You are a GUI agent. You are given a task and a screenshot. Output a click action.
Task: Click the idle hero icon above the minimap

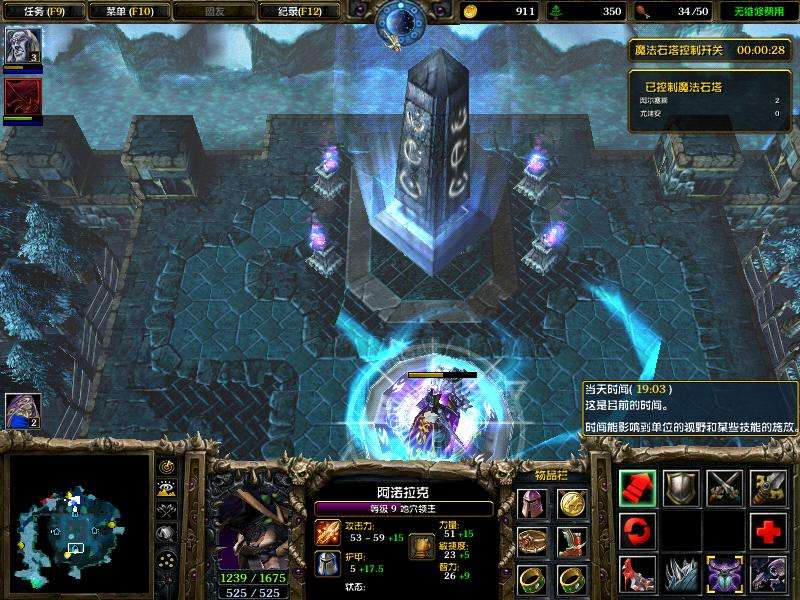[22, 410]
